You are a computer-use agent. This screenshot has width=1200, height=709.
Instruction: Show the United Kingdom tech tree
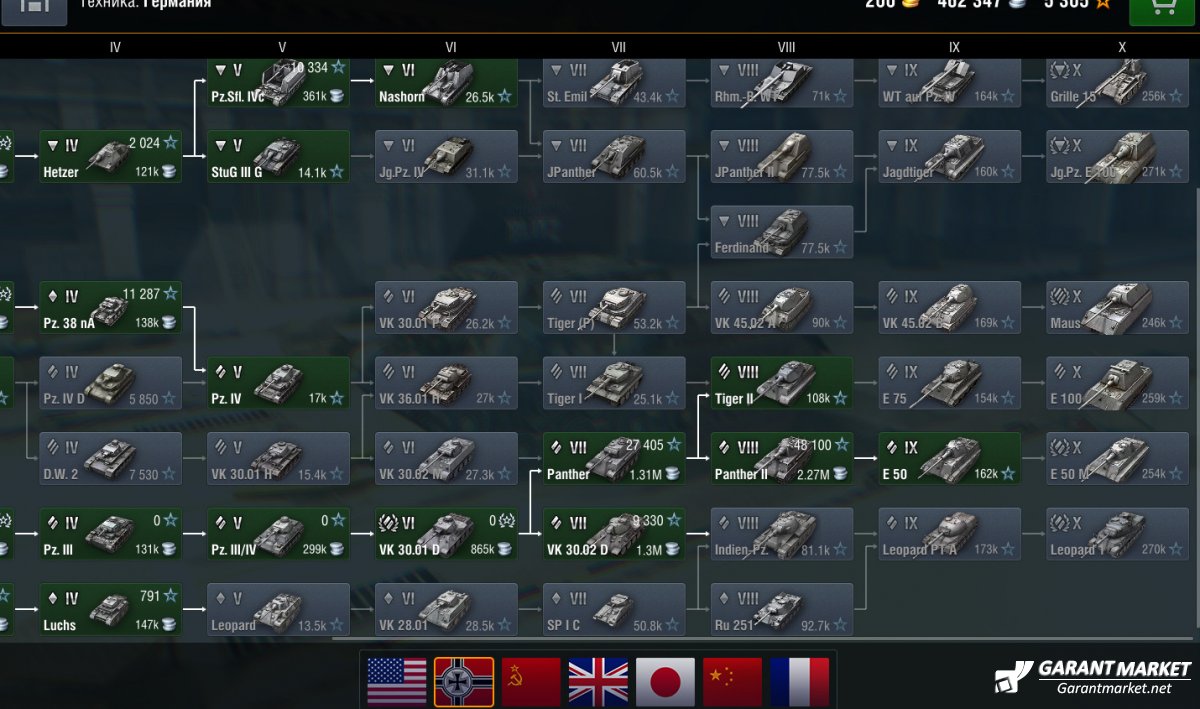pyautogui.click(x=598, y=683)
